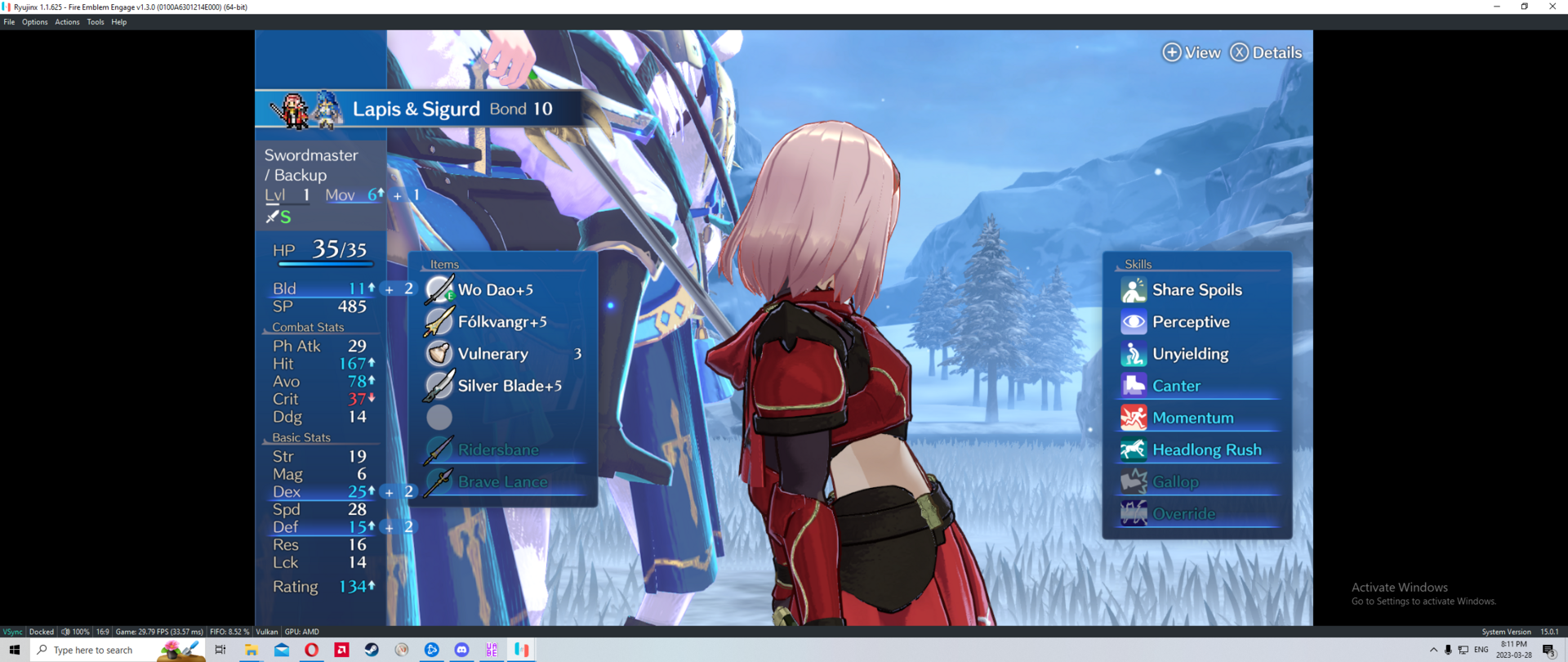1568x662 pixels.
Task: Select the Momentum skill icon
Action: pos(1132,417)
